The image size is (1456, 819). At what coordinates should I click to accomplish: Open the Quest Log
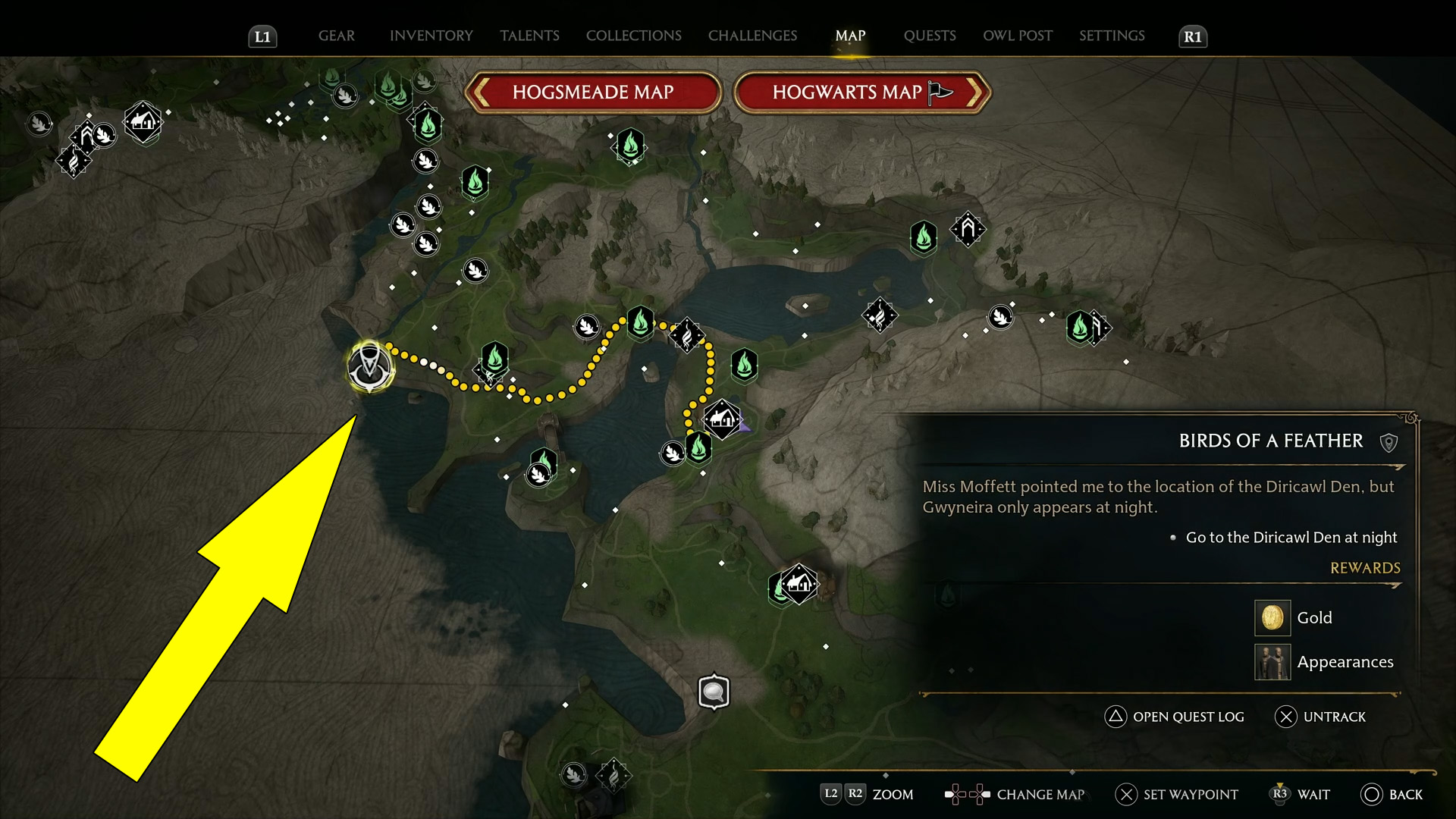(x=1175, y=717)
